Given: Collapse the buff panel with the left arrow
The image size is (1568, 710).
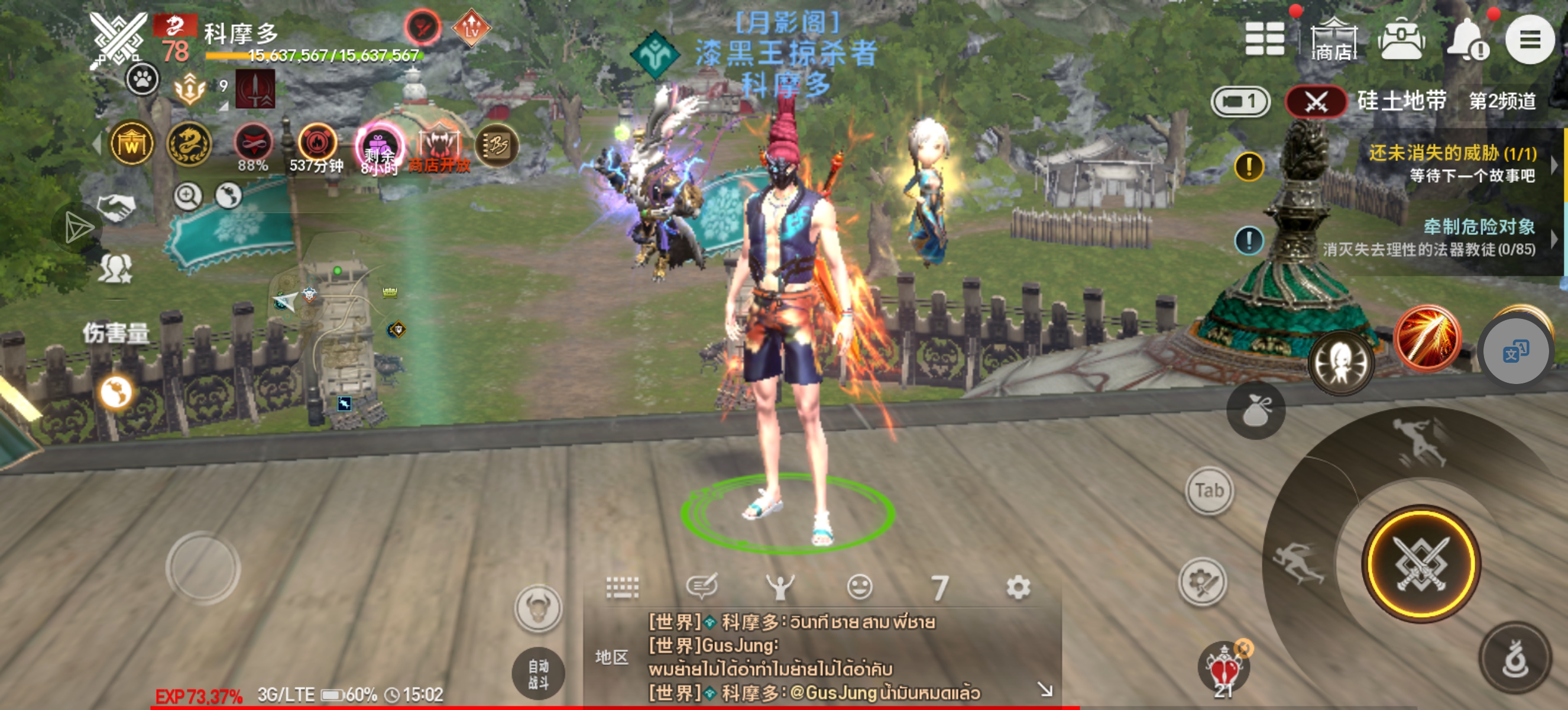Looking at the screenshot, I should 98,144.
